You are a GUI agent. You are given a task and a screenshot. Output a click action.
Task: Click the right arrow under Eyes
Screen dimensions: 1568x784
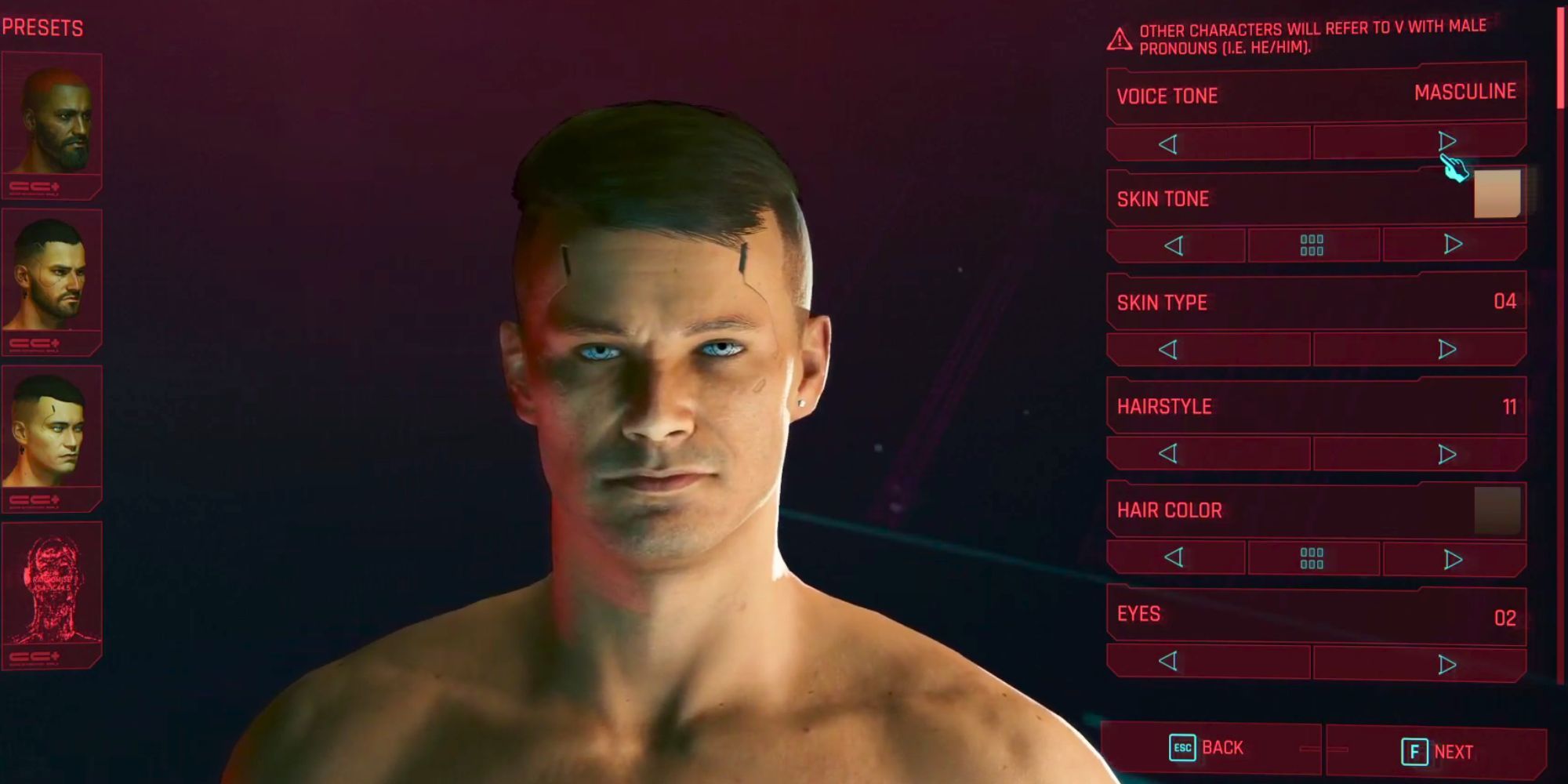coord(1446,662)
